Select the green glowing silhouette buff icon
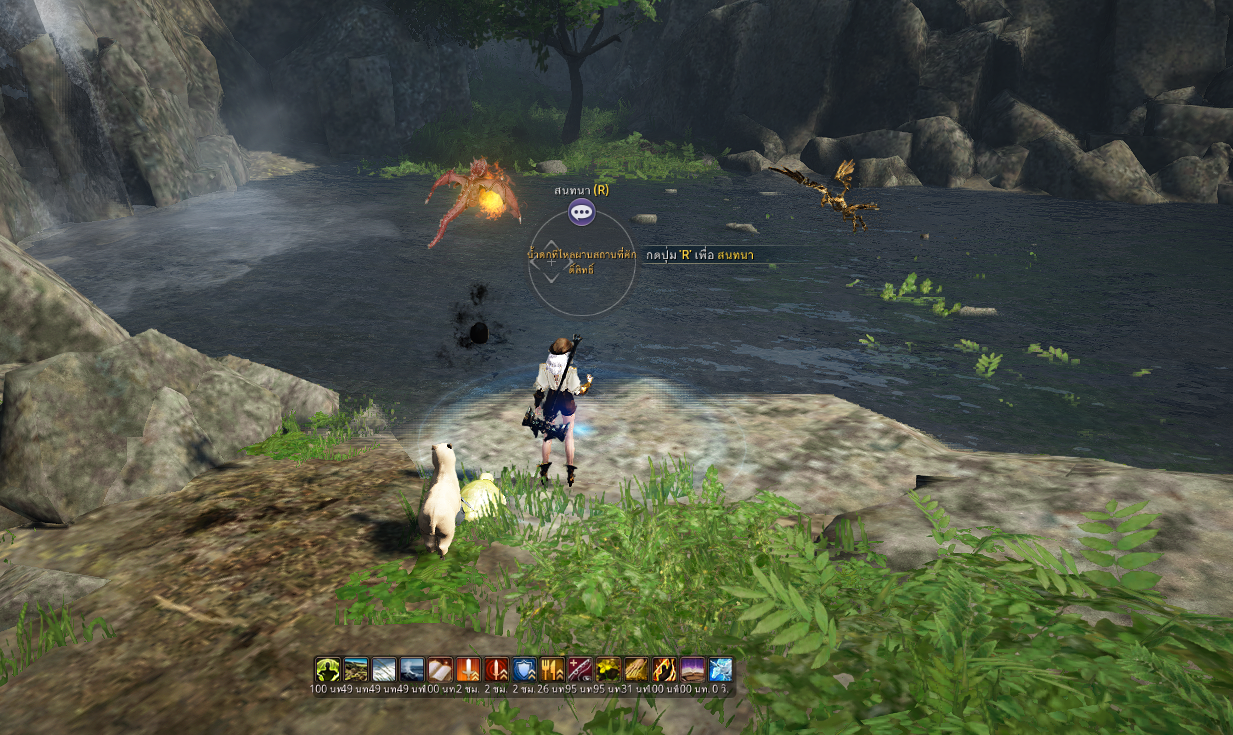 click(x=328, y=669)
